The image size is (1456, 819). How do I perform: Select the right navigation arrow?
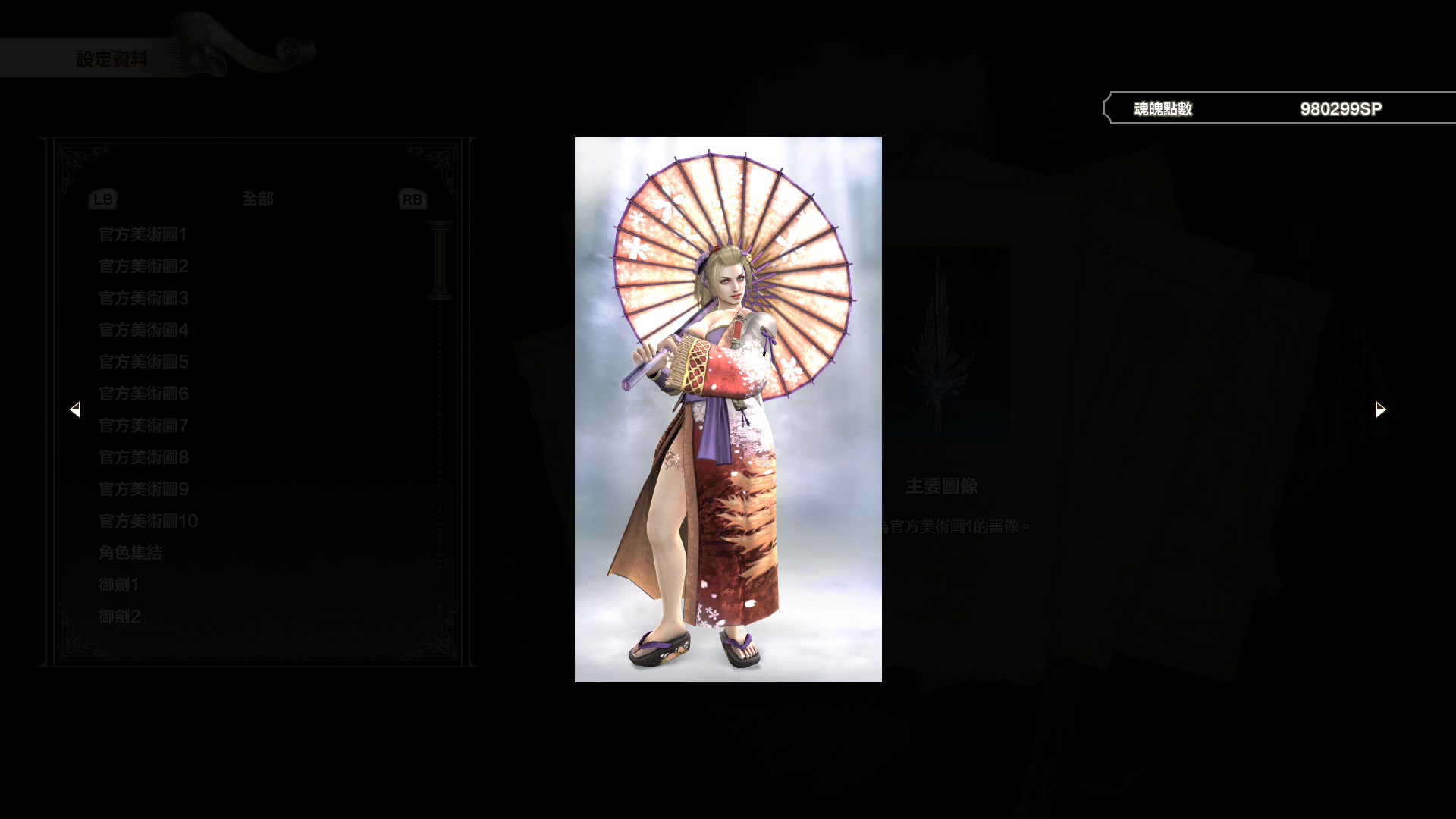pyautogui.click(x=1379, y=409)
